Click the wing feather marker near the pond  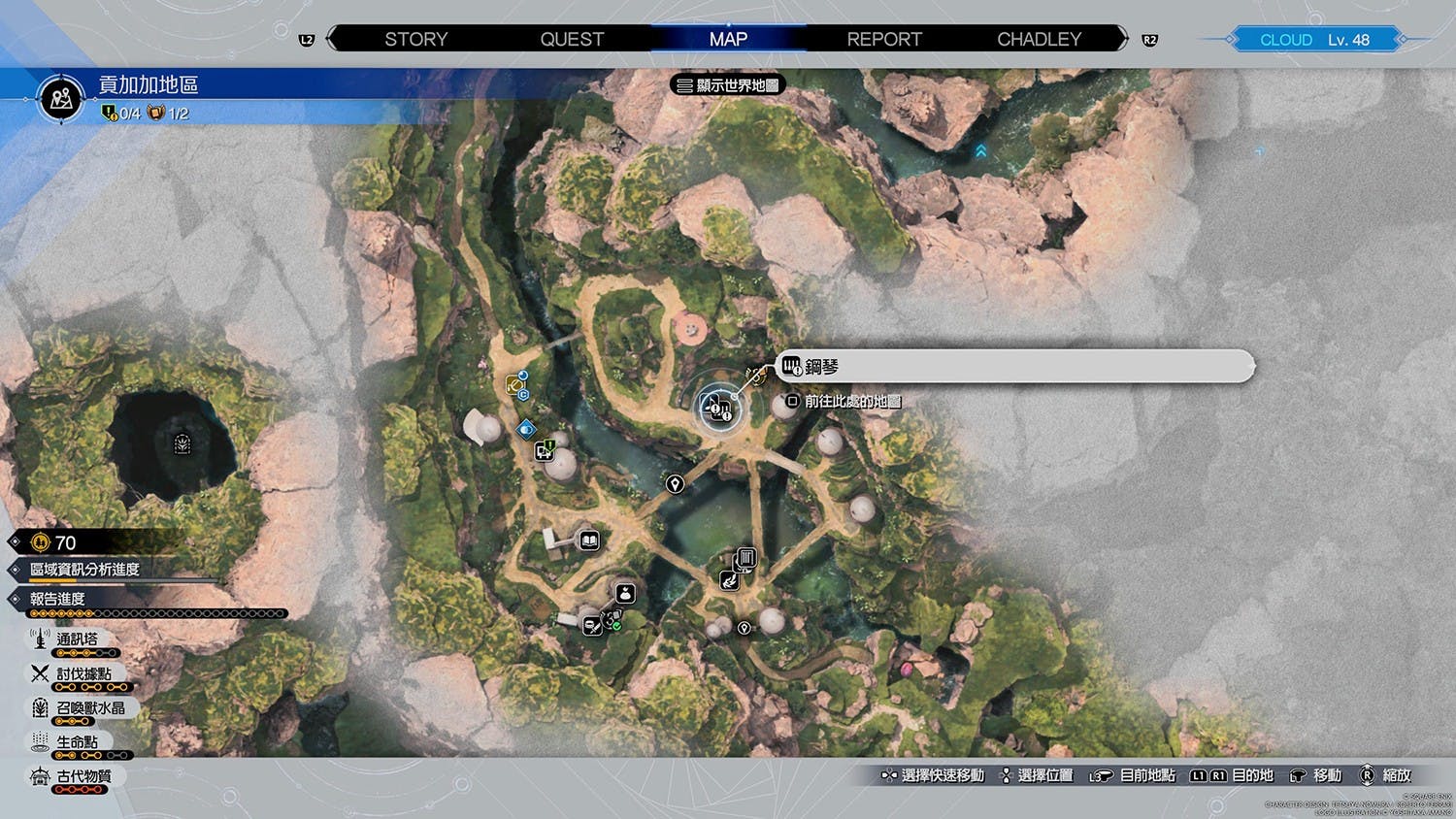point(728,580)
